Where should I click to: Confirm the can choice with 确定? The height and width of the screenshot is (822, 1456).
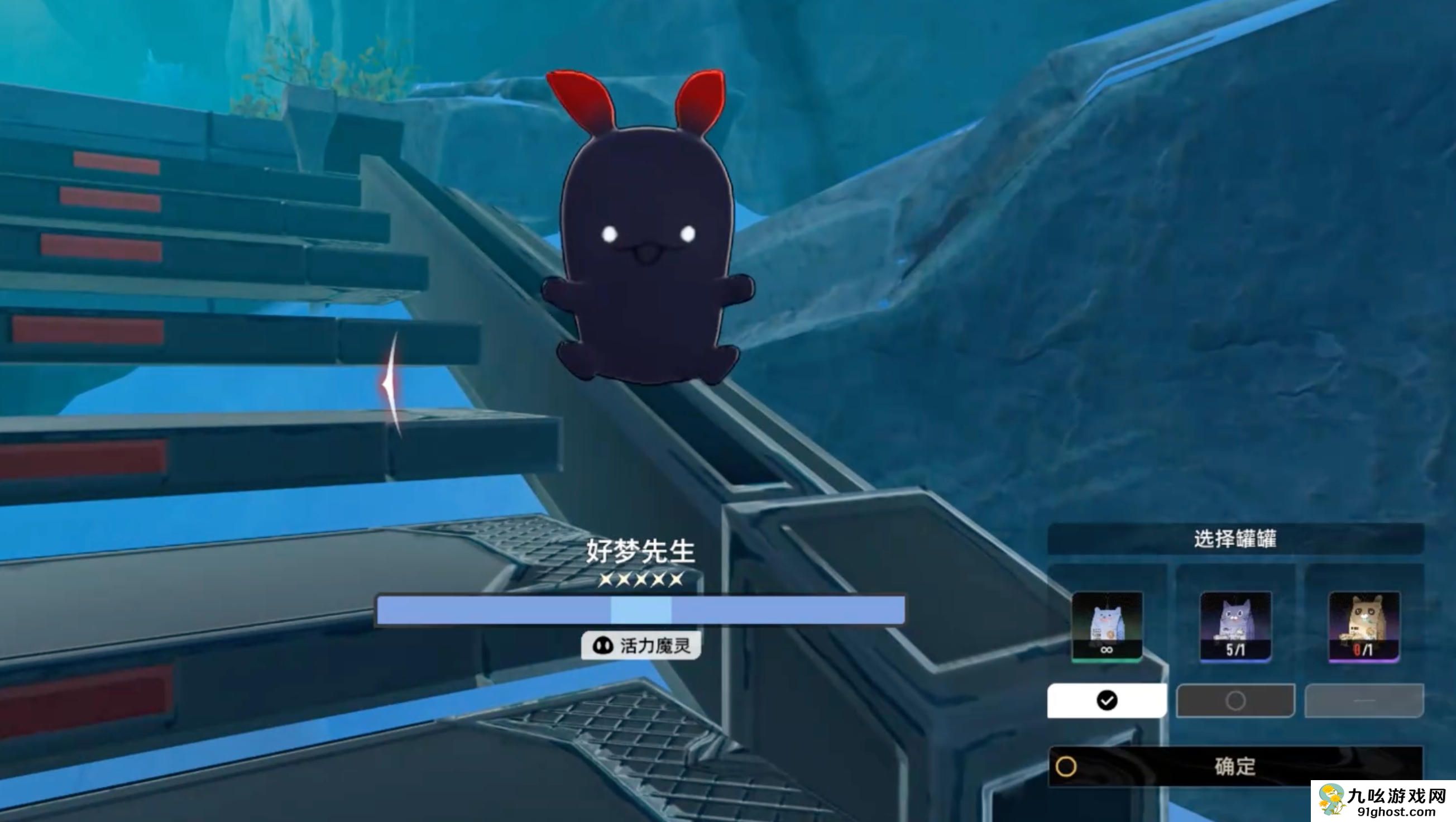pos(1235,766)
